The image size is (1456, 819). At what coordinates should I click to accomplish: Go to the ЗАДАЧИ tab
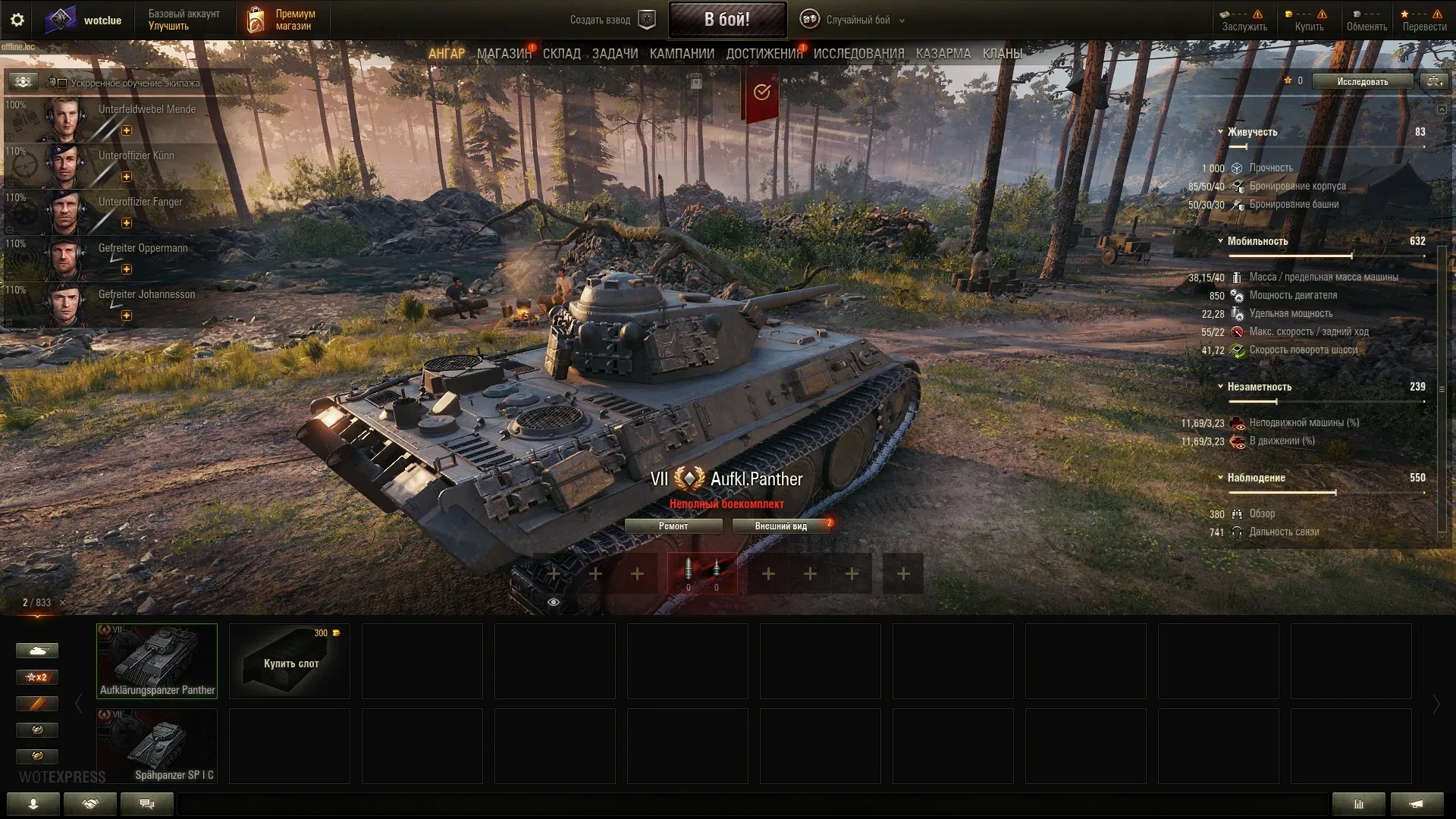[x=615, y=54]
